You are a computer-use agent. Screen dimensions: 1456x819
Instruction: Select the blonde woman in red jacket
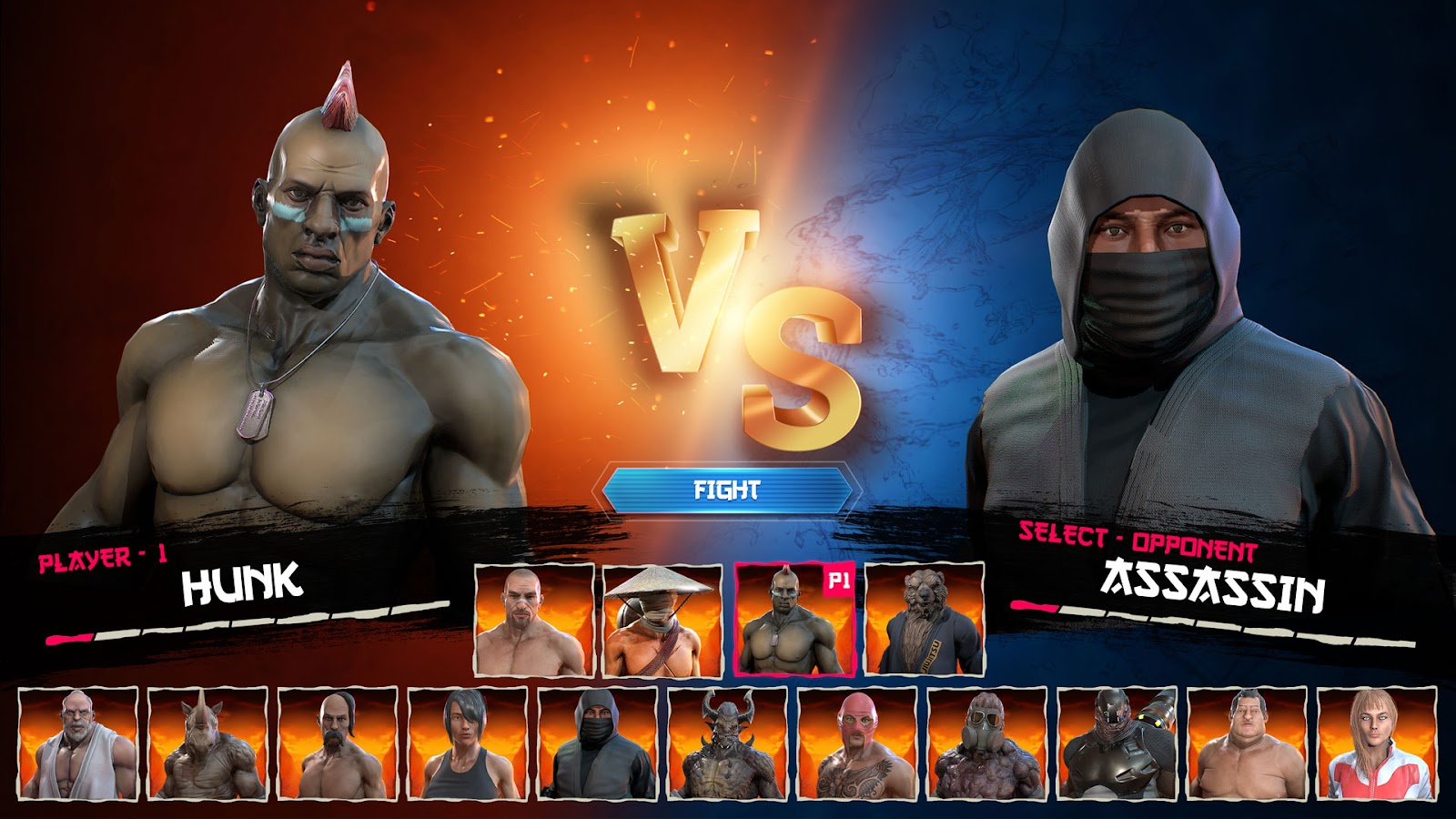tap(1377, 744)
